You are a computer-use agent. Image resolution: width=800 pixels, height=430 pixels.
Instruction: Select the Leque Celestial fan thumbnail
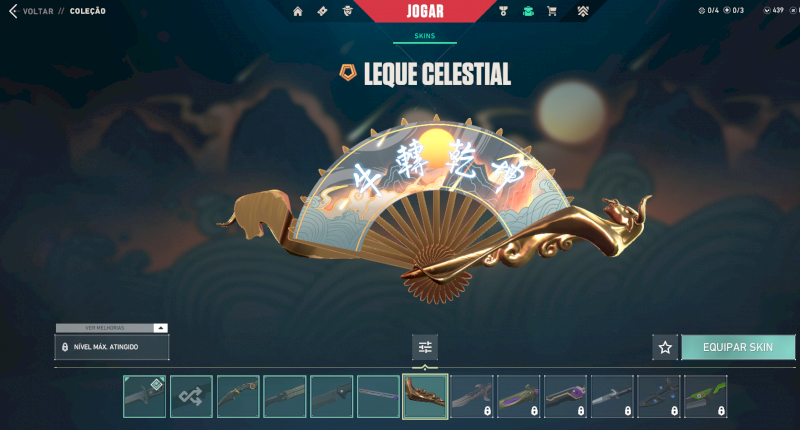pyautogui.click(x=425, y=396)
